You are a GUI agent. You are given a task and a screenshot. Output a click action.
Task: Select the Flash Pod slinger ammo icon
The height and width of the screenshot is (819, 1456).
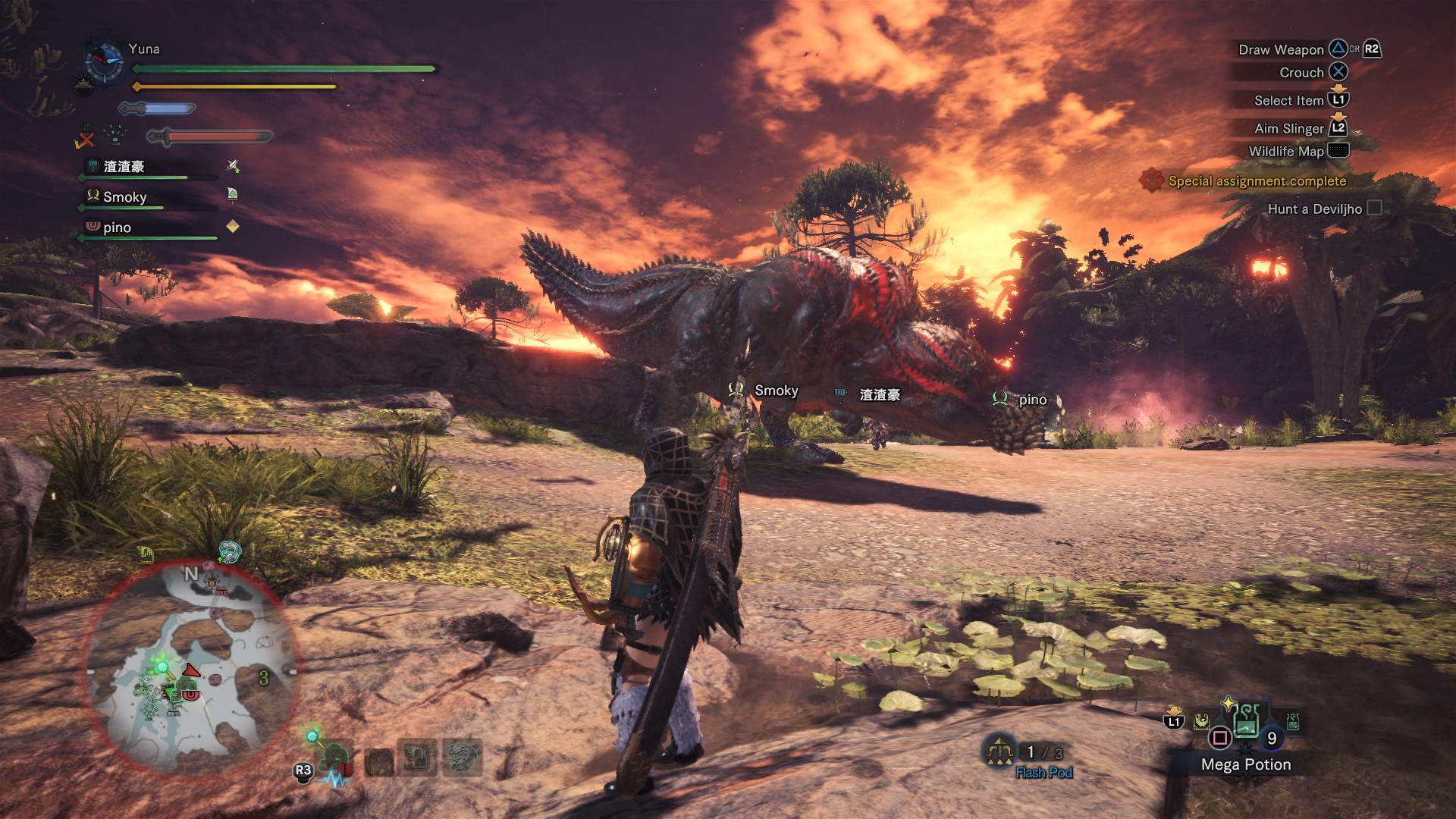(x=999, y=751)
